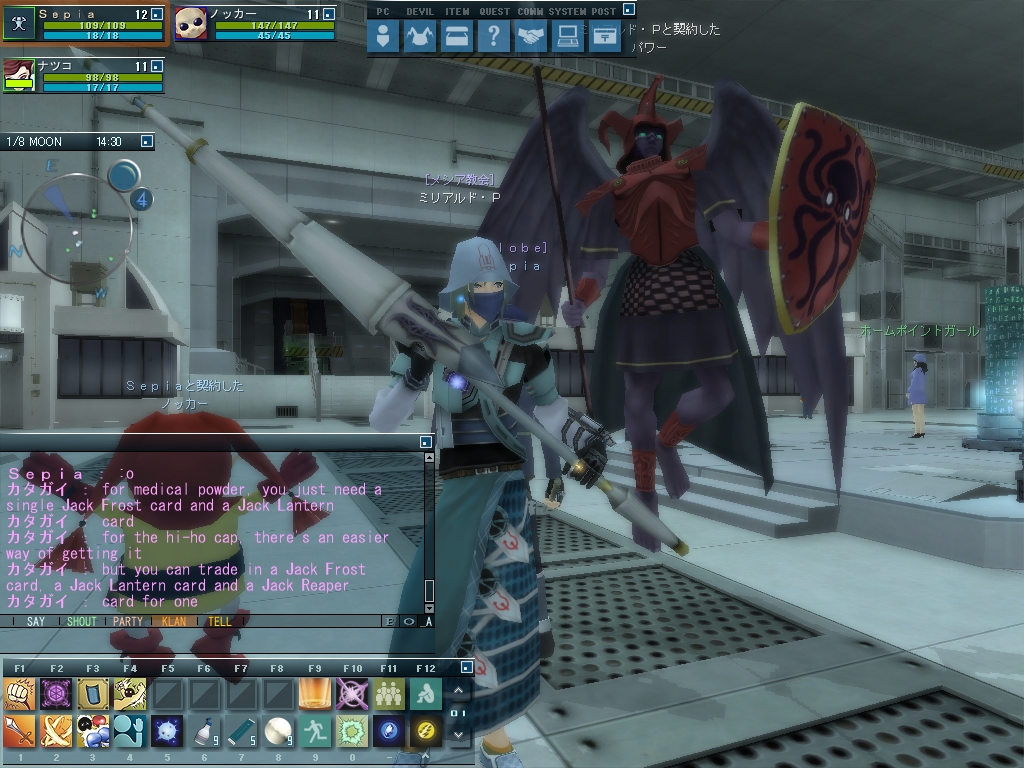Open the QUEST question-mark menu

(493, 37)
